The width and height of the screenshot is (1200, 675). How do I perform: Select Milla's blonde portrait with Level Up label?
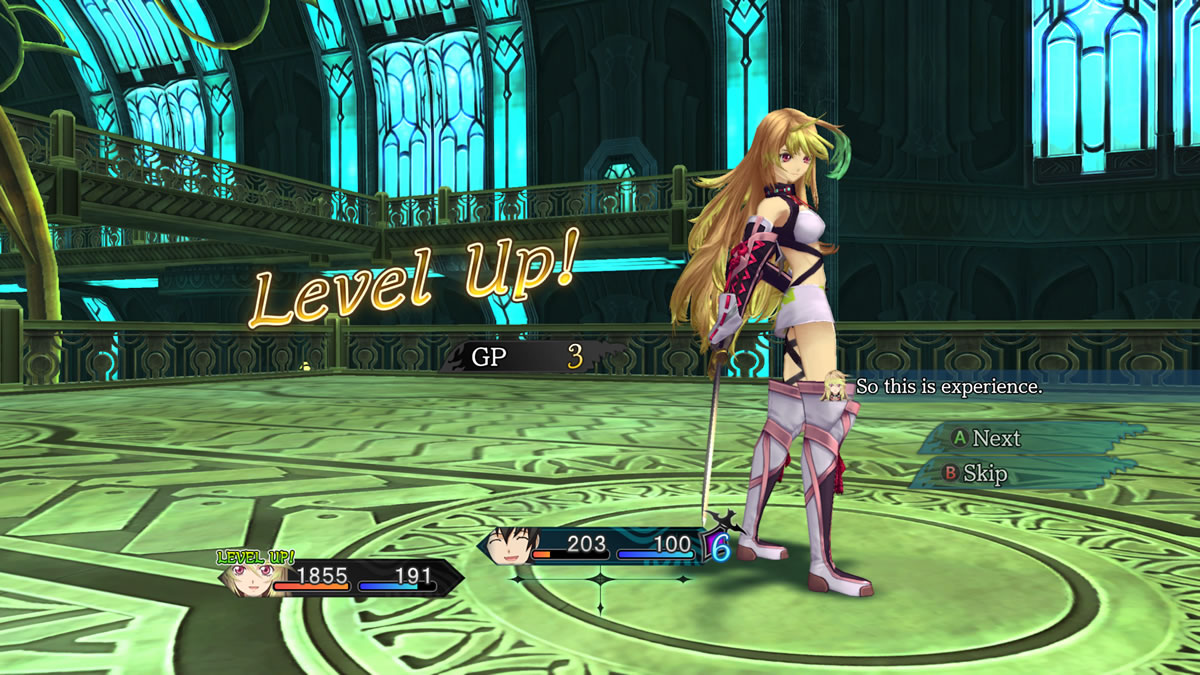click(247, 578)
